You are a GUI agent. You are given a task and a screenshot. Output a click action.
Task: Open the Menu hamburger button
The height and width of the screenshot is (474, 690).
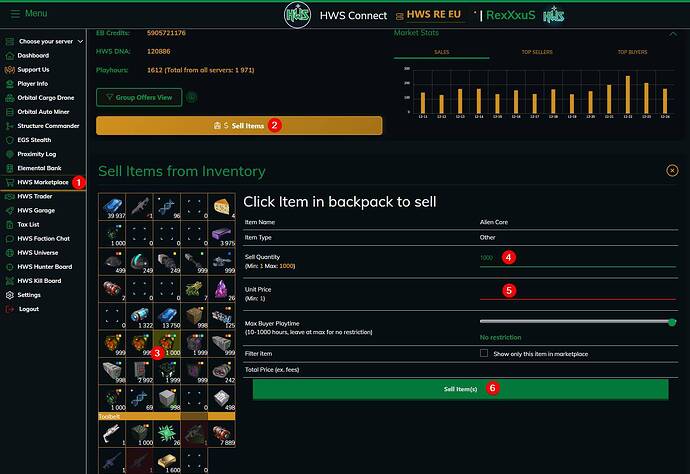coord(28,14)
